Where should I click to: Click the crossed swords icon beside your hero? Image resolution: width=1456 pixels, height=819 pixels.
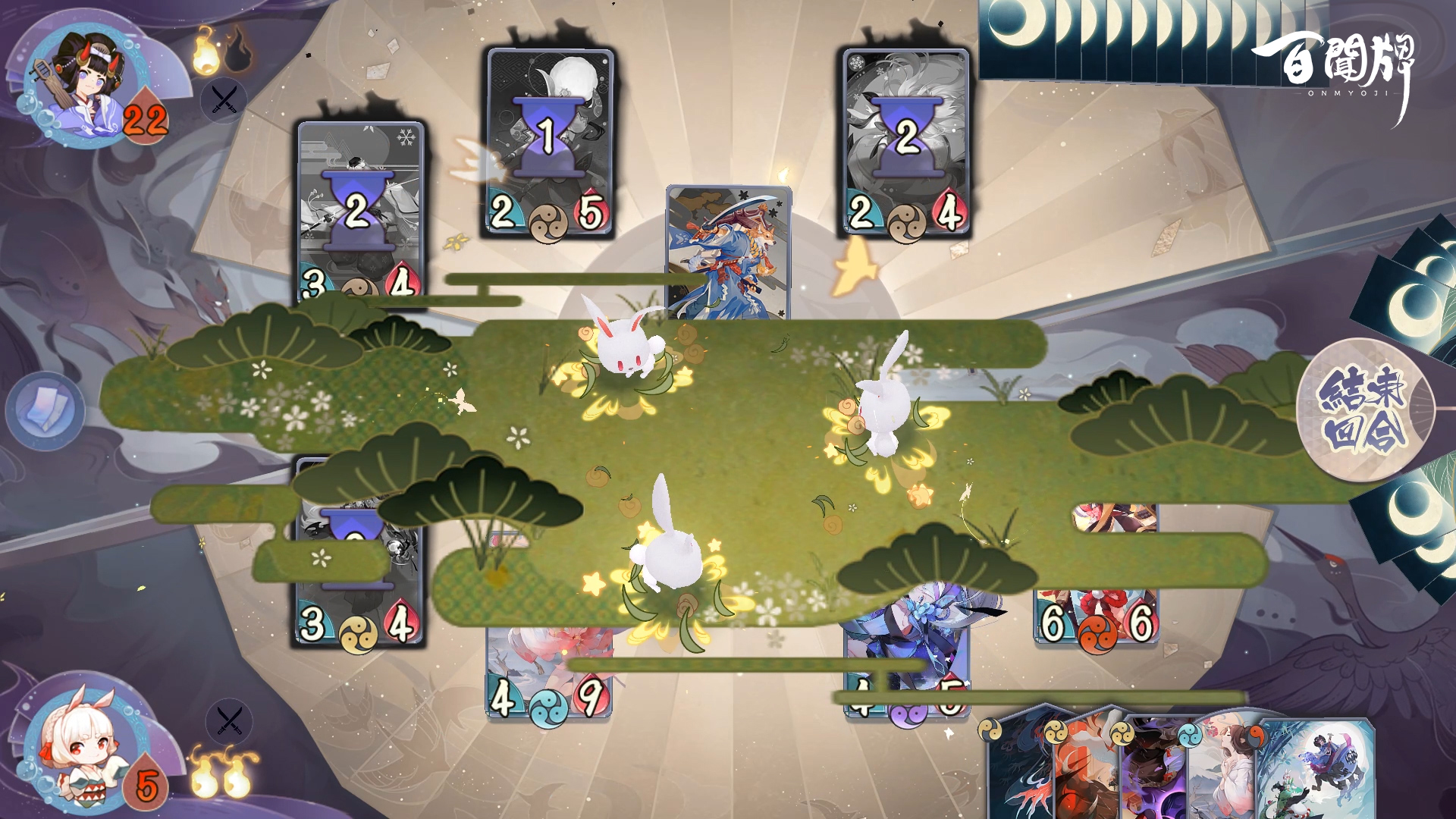[x=229, y=720]
